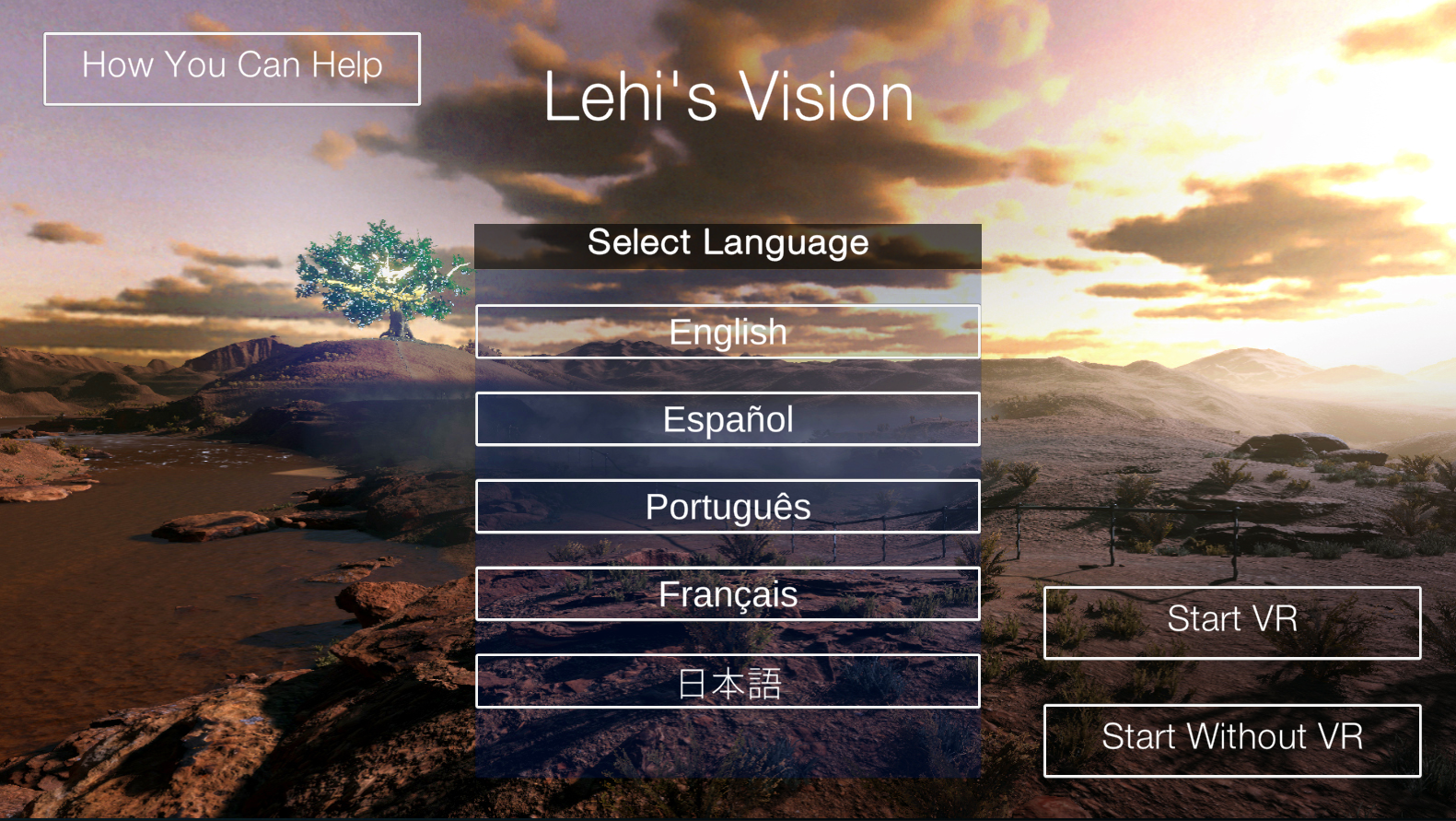
Task: Choose Español from the language list
Action: pyautogui.click(x=728, y=419)
